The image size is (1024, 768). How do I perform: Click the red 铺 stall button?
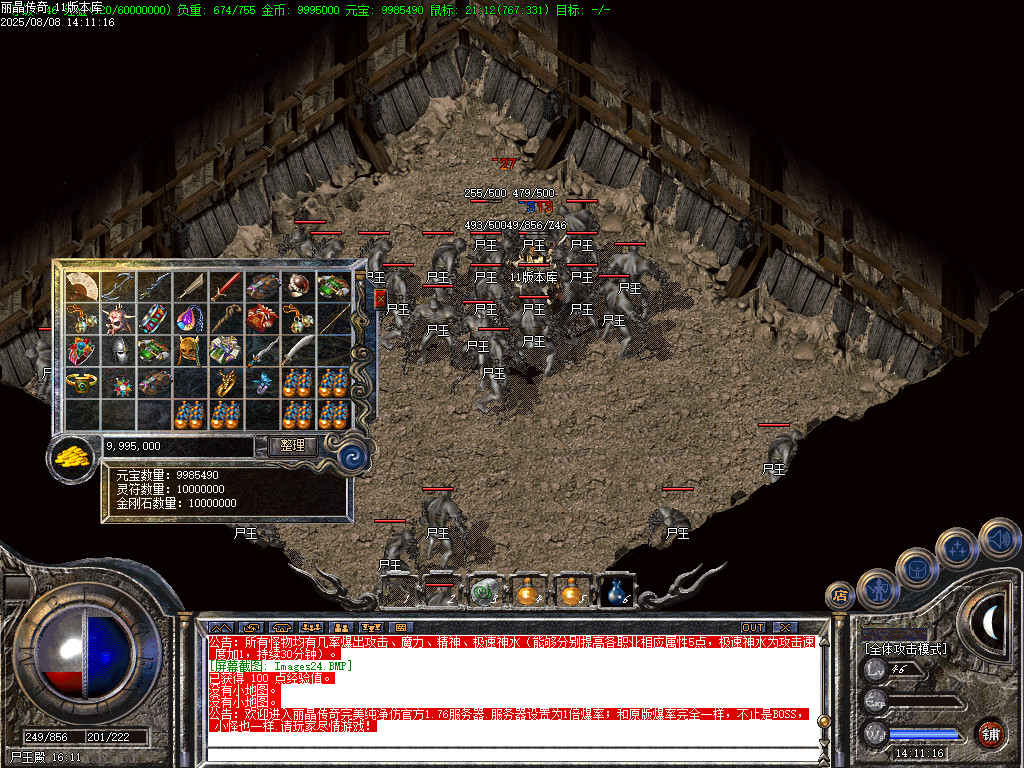tap(990, 733)
